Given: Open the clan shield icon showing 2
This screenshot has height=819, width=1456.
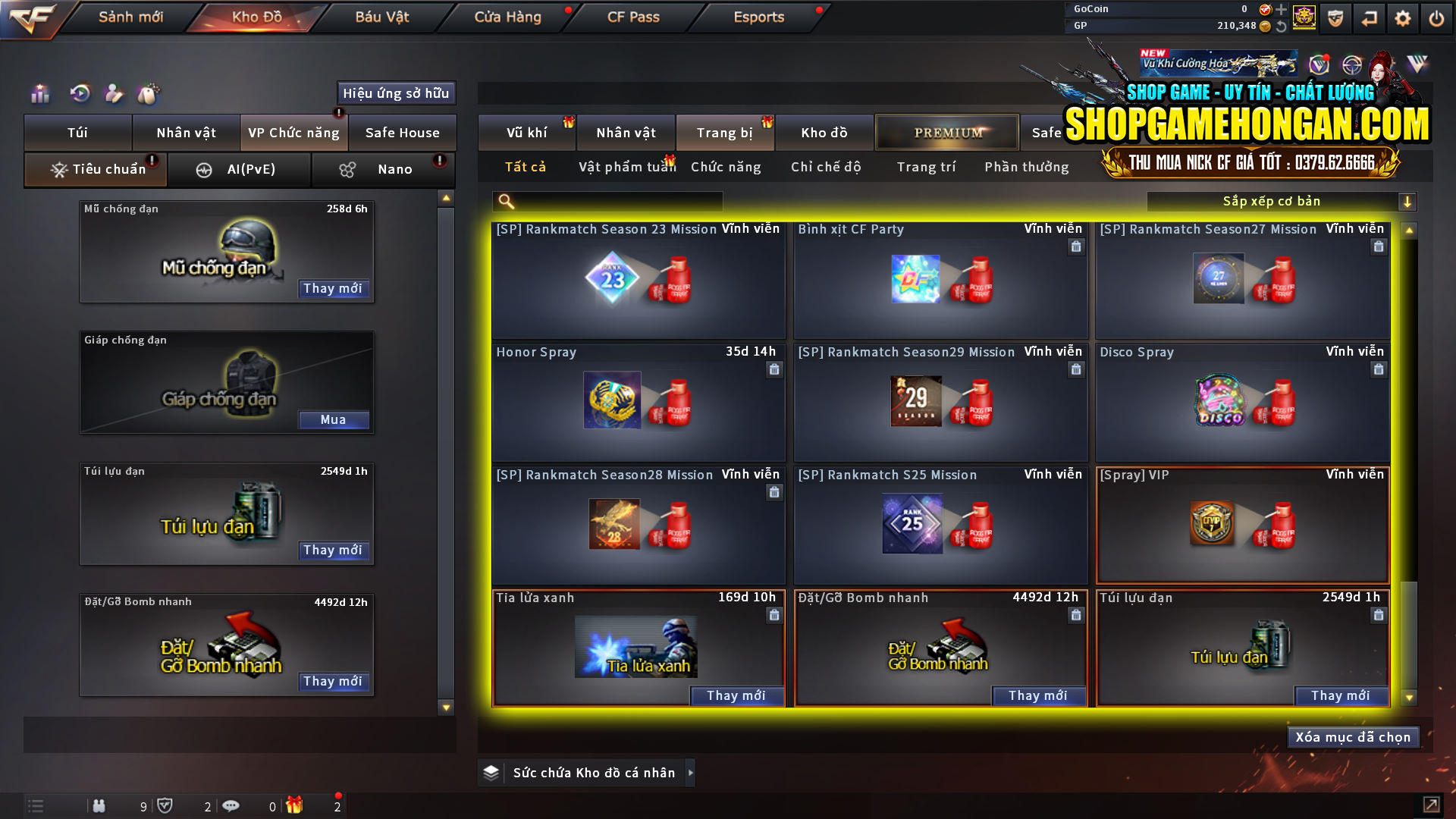Looking at the screenshot, I should click(x=167, y=805).
